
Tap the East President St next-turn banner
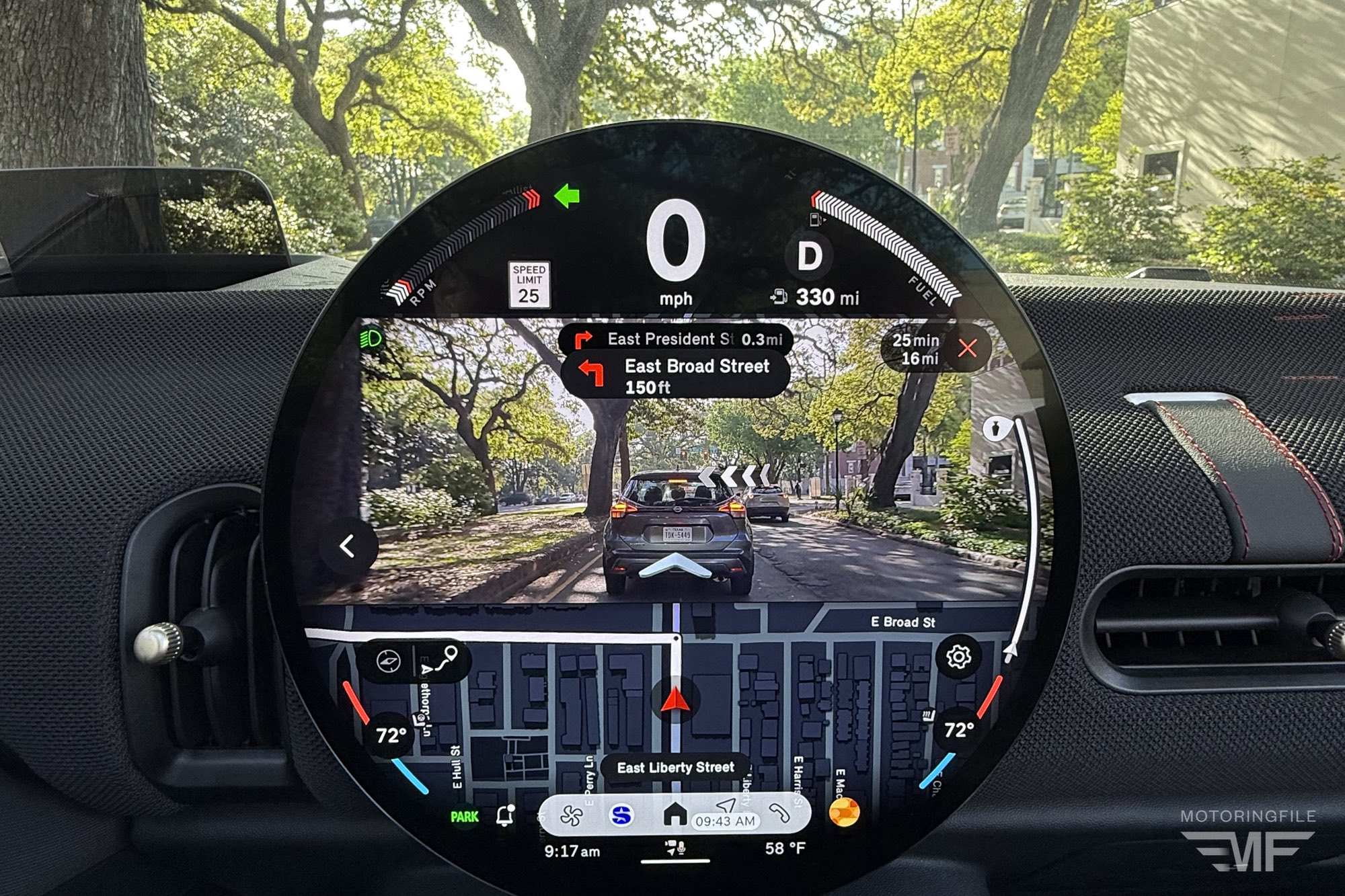click(675, 339)
